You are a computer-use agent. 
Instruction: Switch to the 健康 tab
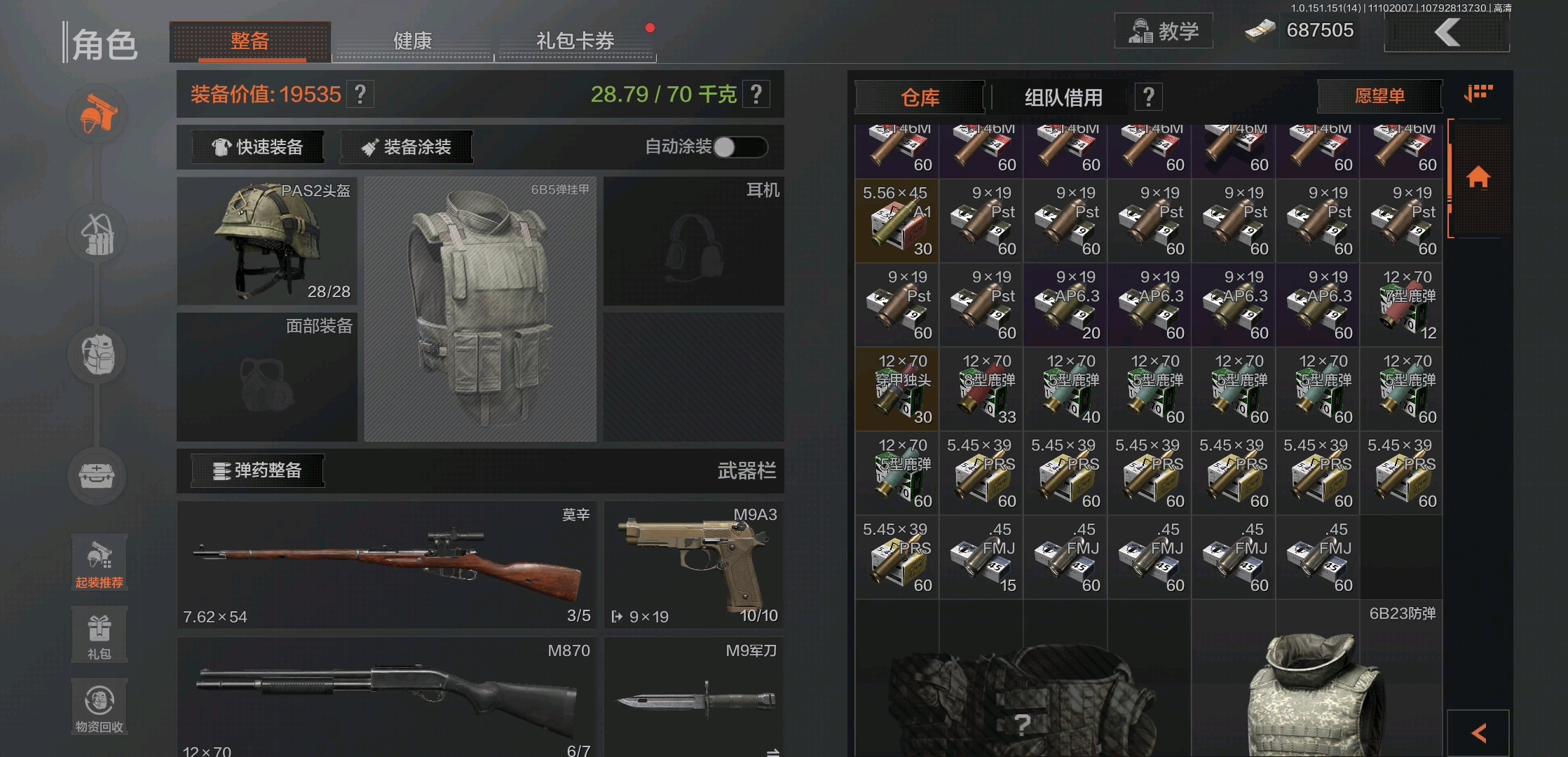[412, 41]
